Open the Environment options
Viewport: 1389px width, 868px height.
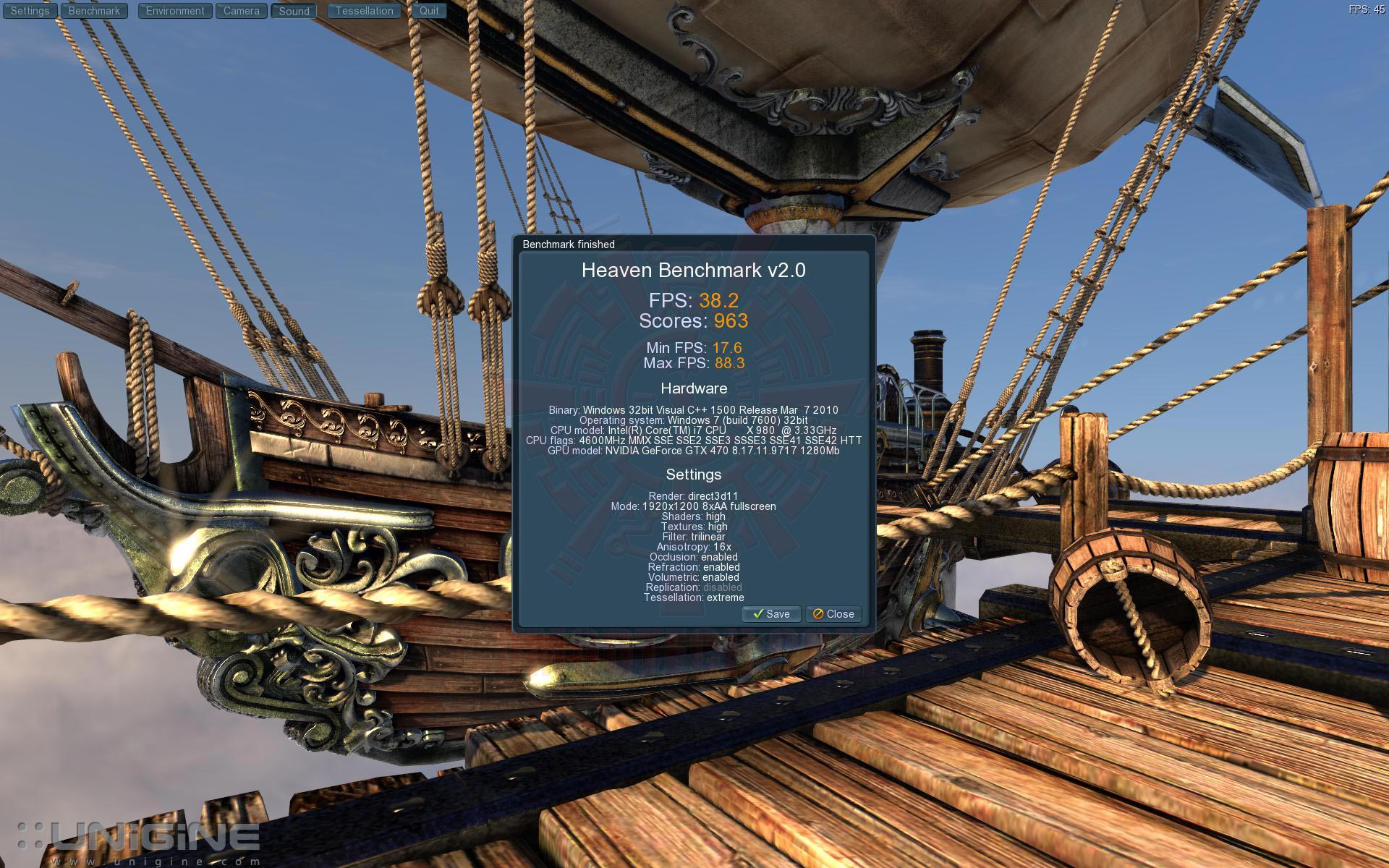(175, 11)
